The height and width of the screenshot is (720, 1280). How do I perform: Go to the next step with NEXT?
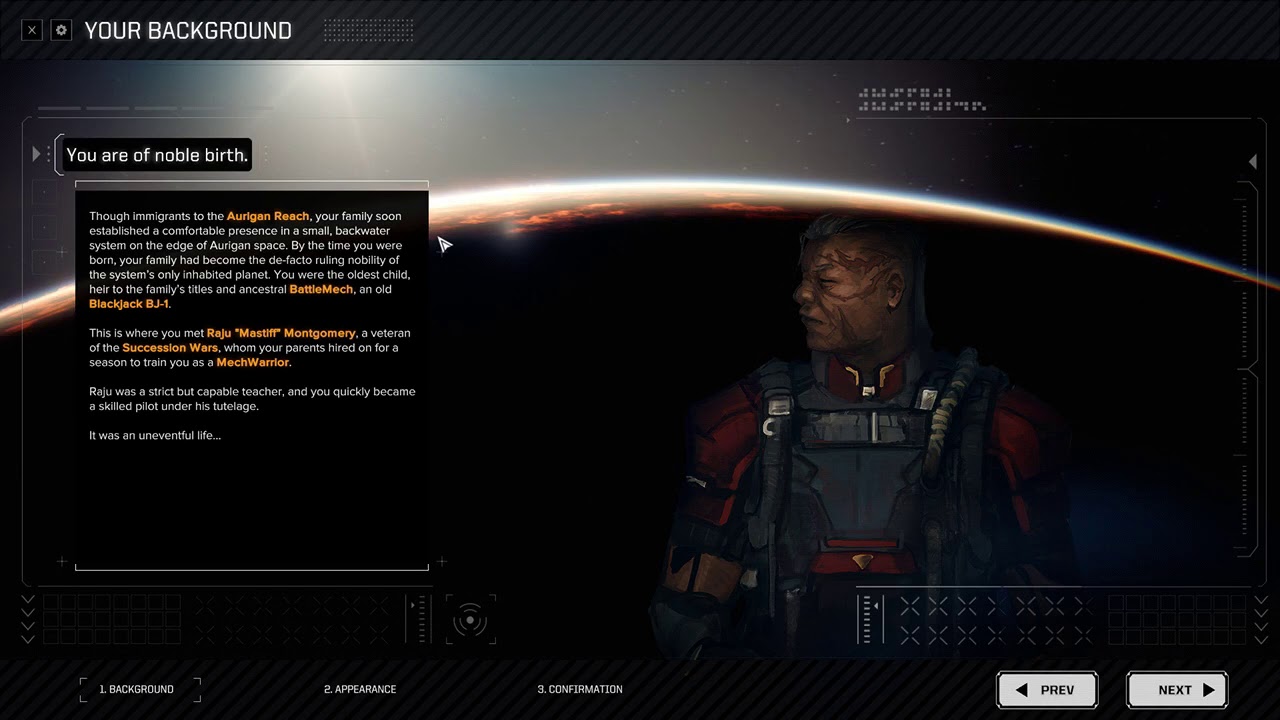coord(1177,690)
